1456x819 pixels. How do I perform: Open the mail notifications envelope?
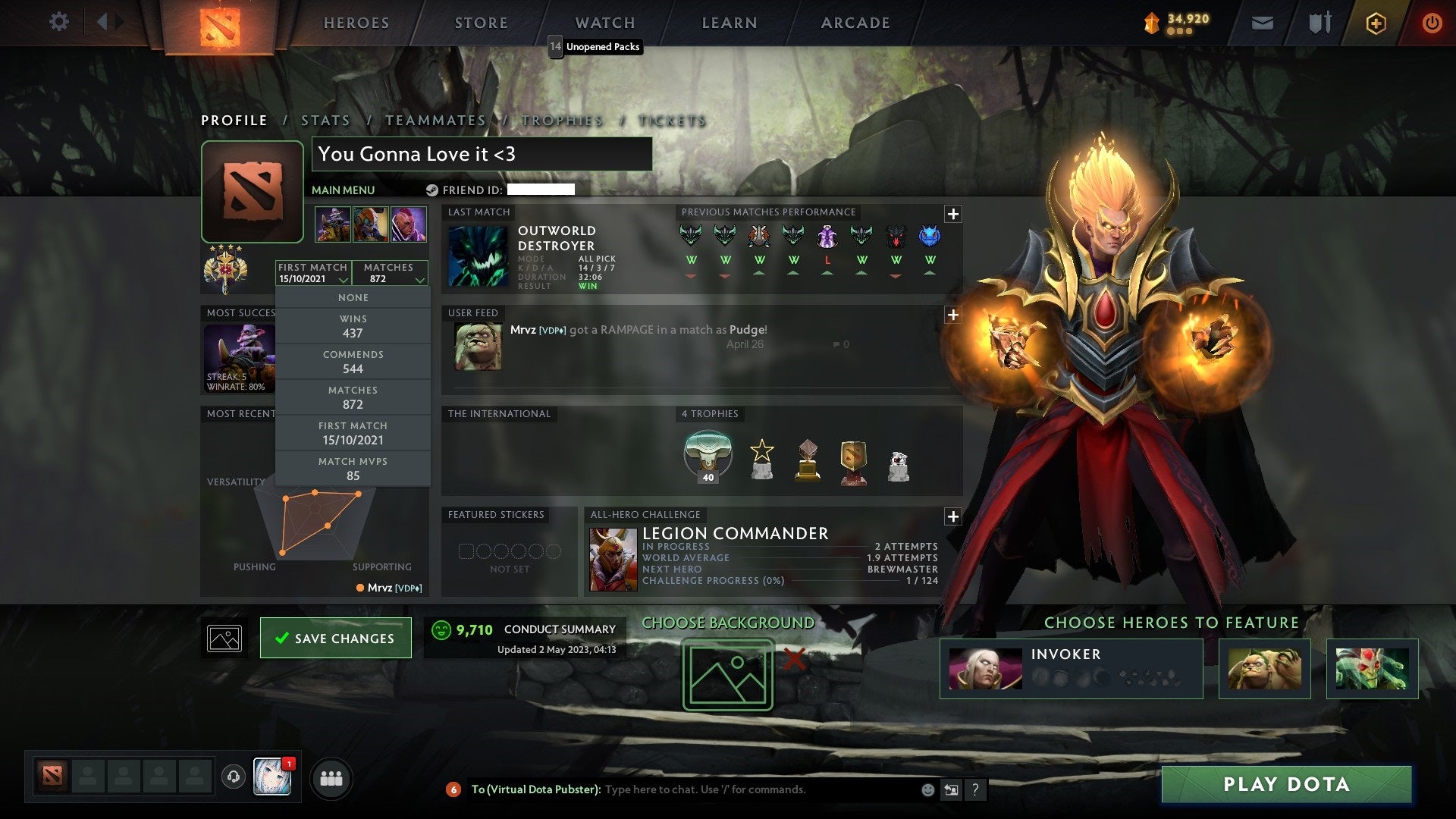pos(1263,22)
